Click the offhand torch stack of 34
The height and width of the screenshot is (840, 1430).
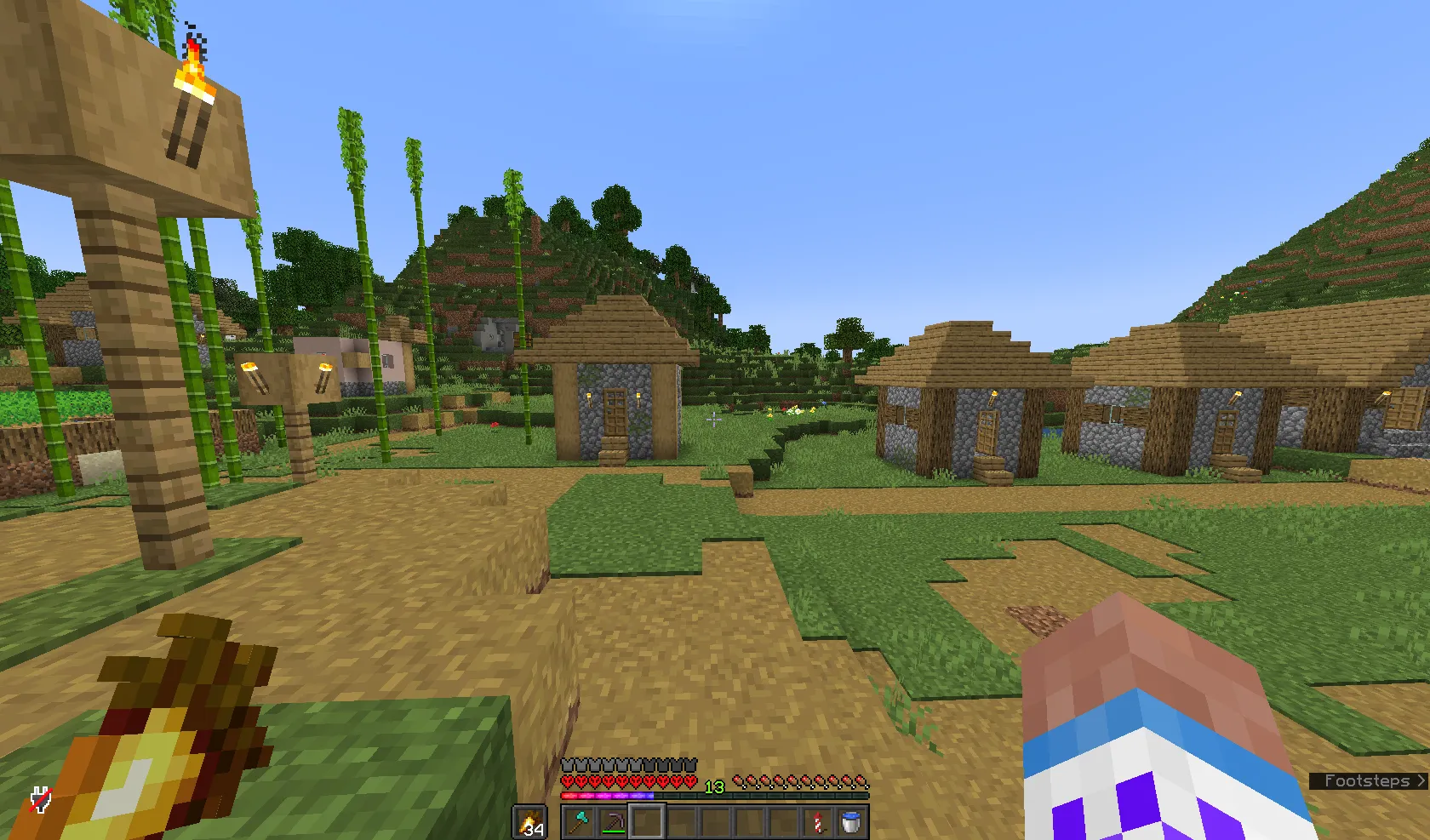[529, 821]
